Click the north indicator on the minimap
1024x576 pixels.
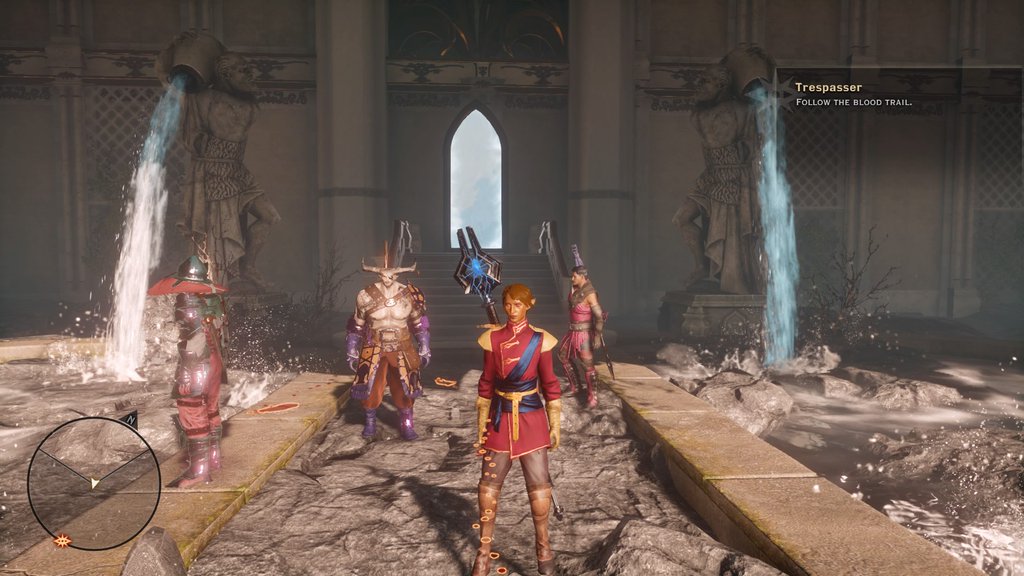(x=132, y=422)
